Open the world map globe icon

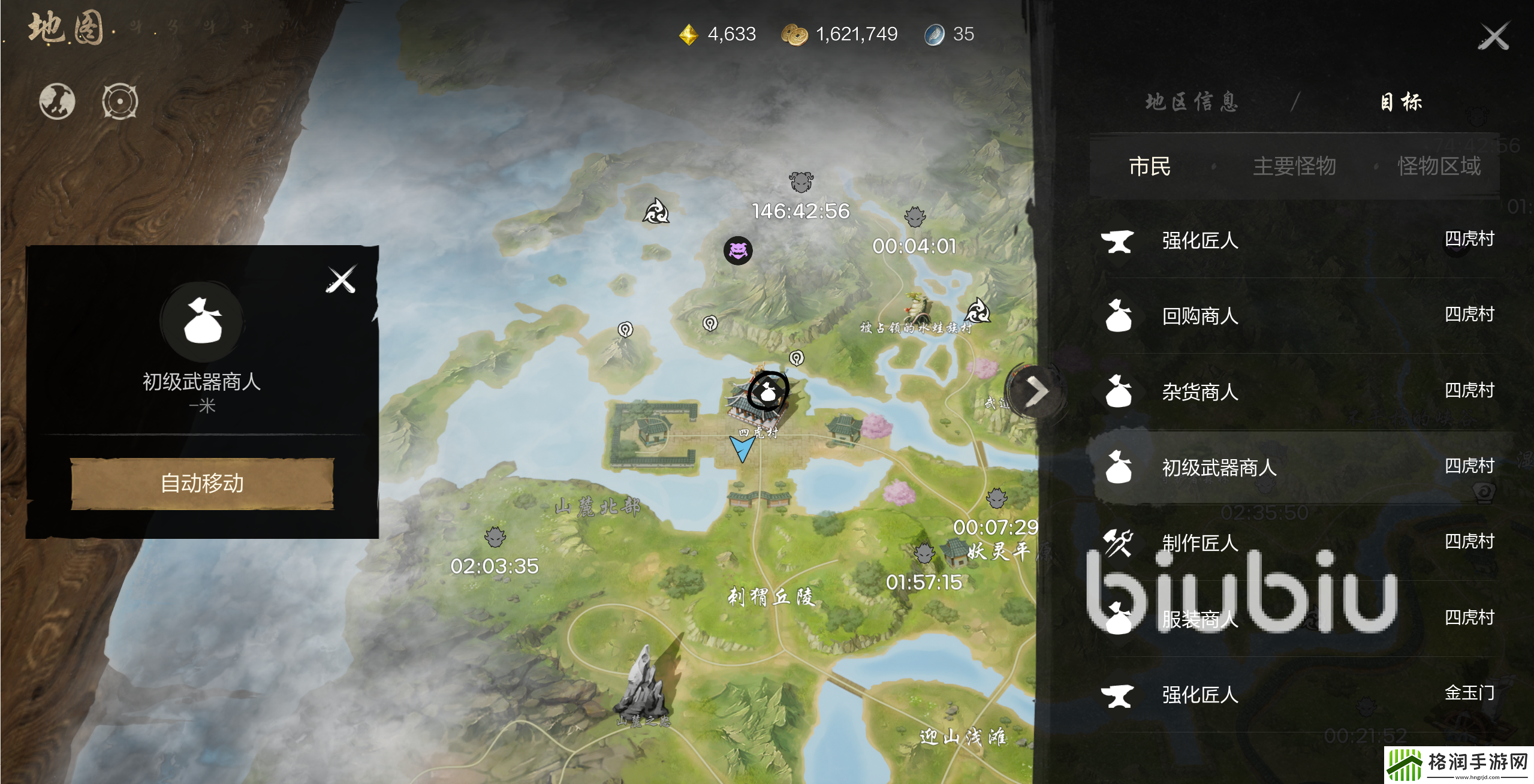click(57, 101)
